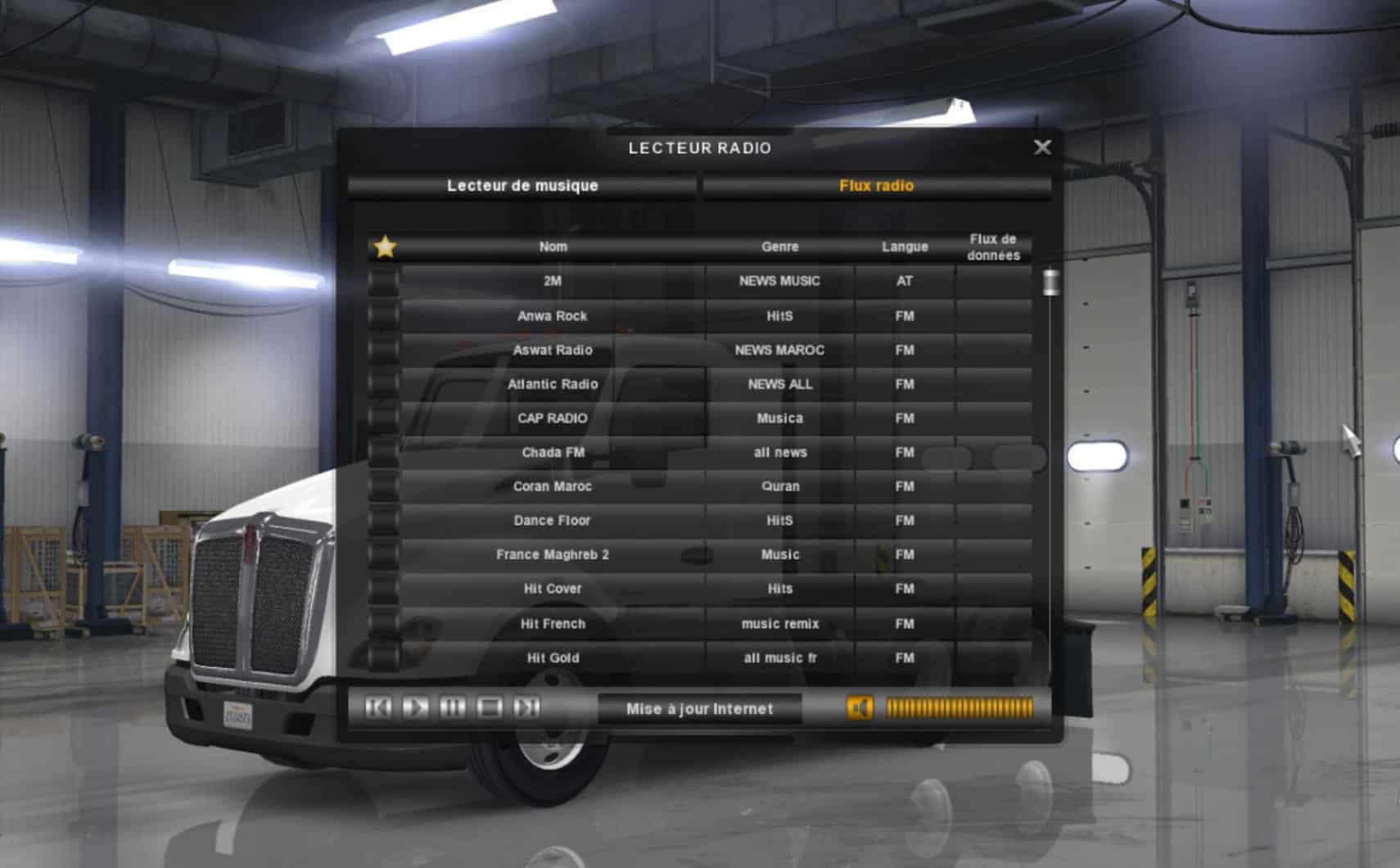
Task: Stop playback with the stop button
Action: 490,708
